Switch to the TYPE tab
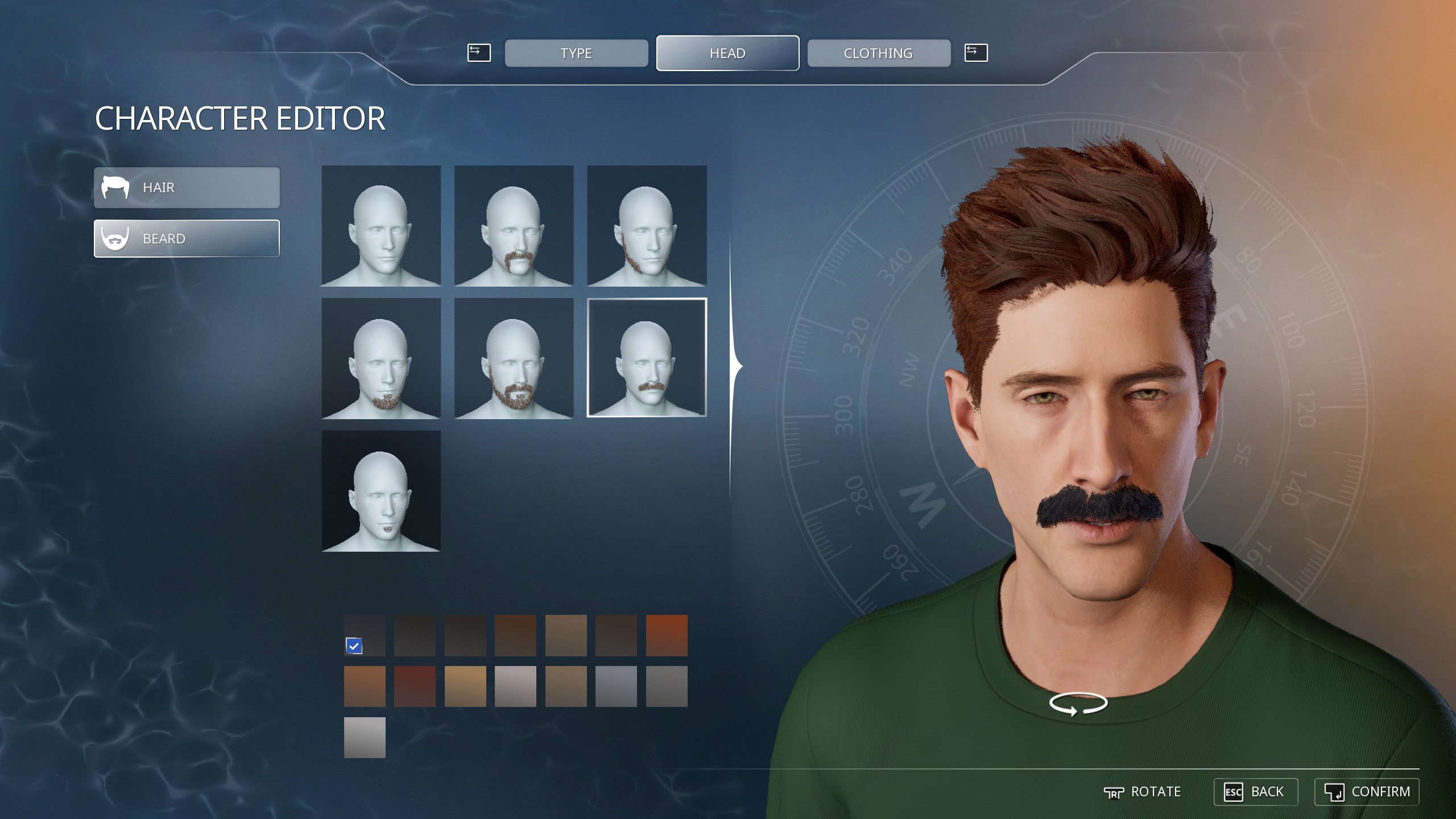1456x819 pixels. pos(576,53)
